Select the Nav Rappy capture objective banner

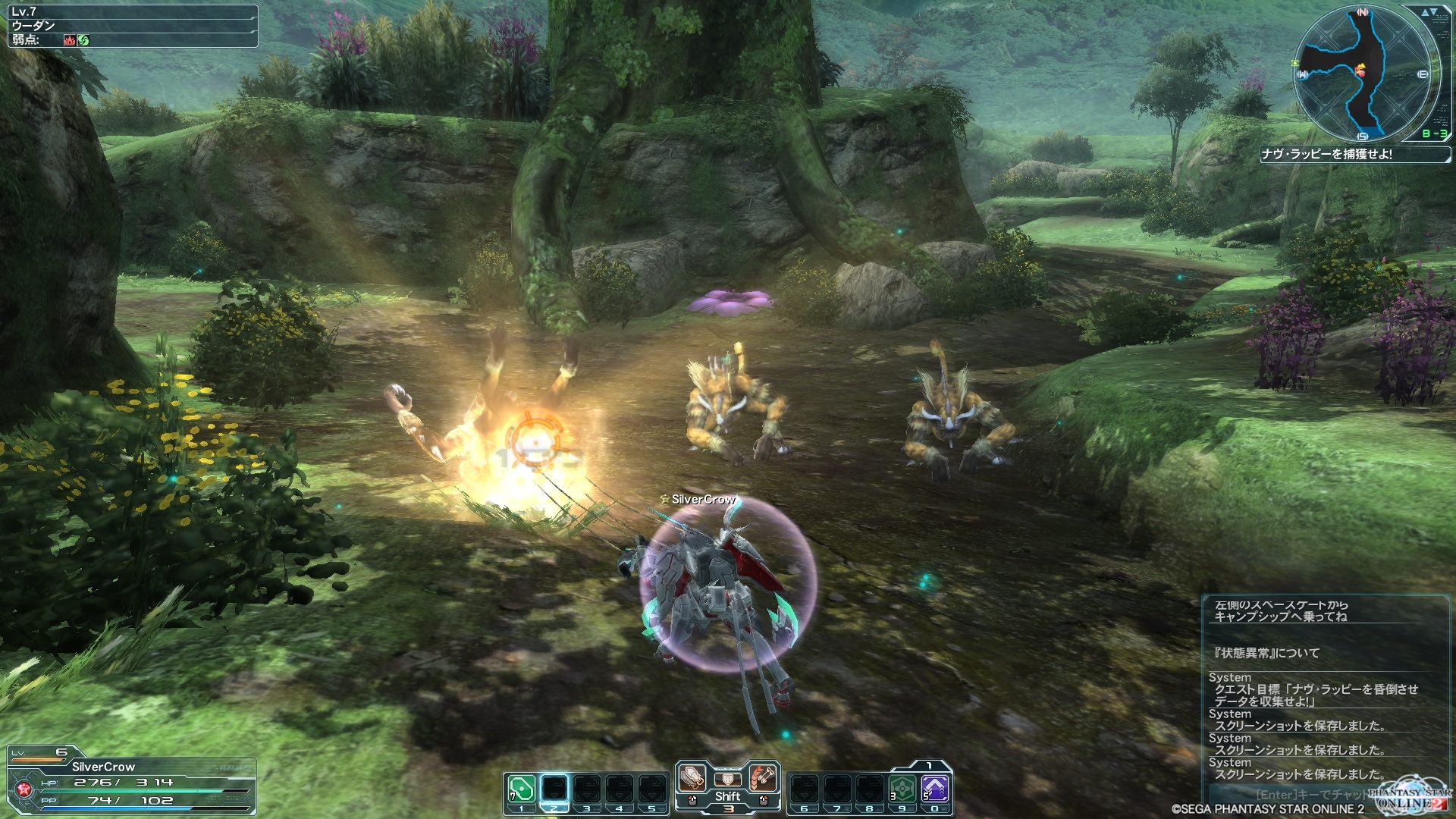point(1352,154)
